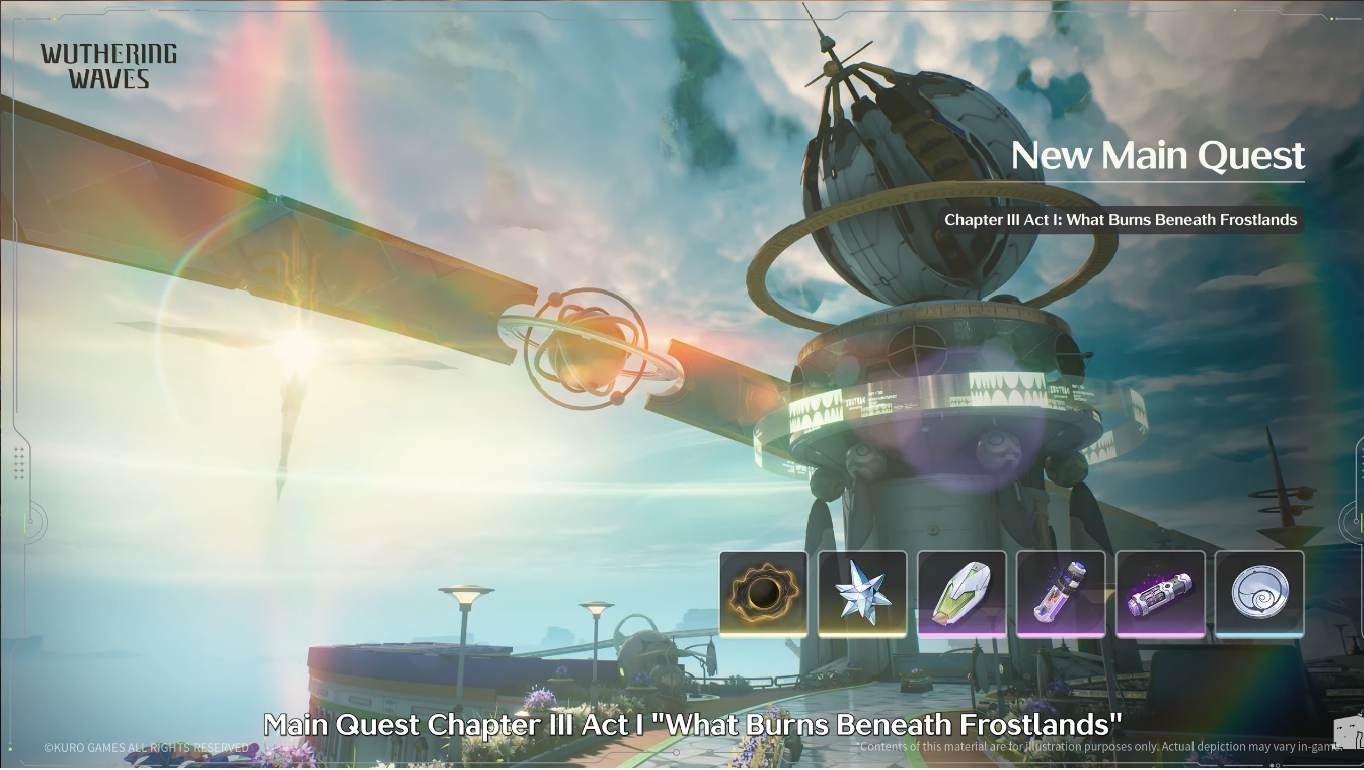This screenshot has width=1364, height=770.
Task: Select the Astrite star crystal reward
Action: tap(862, 594)
